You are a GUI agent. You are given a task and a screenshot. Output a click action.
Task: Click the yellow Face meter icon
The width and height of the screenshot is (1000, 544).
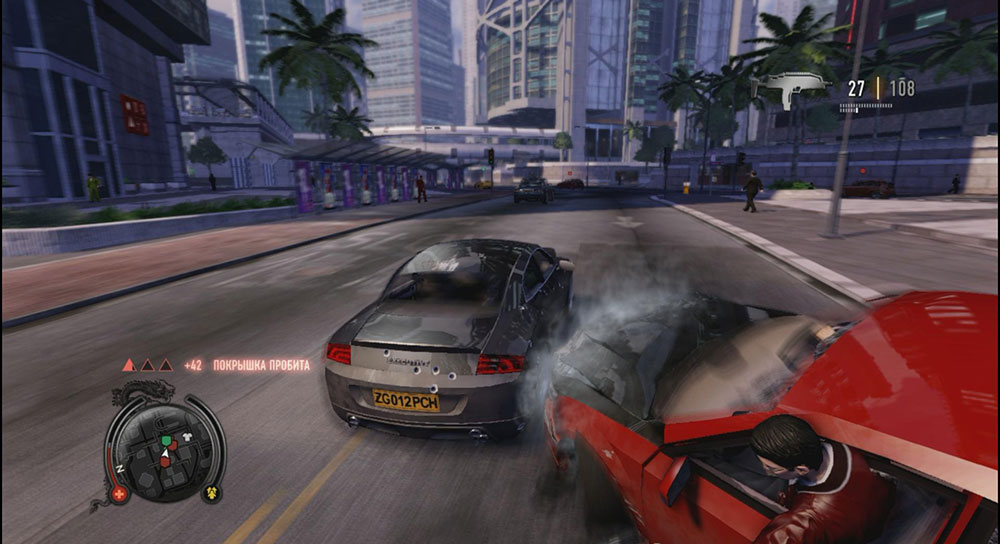pyautogui.click(x=213, y=492)
